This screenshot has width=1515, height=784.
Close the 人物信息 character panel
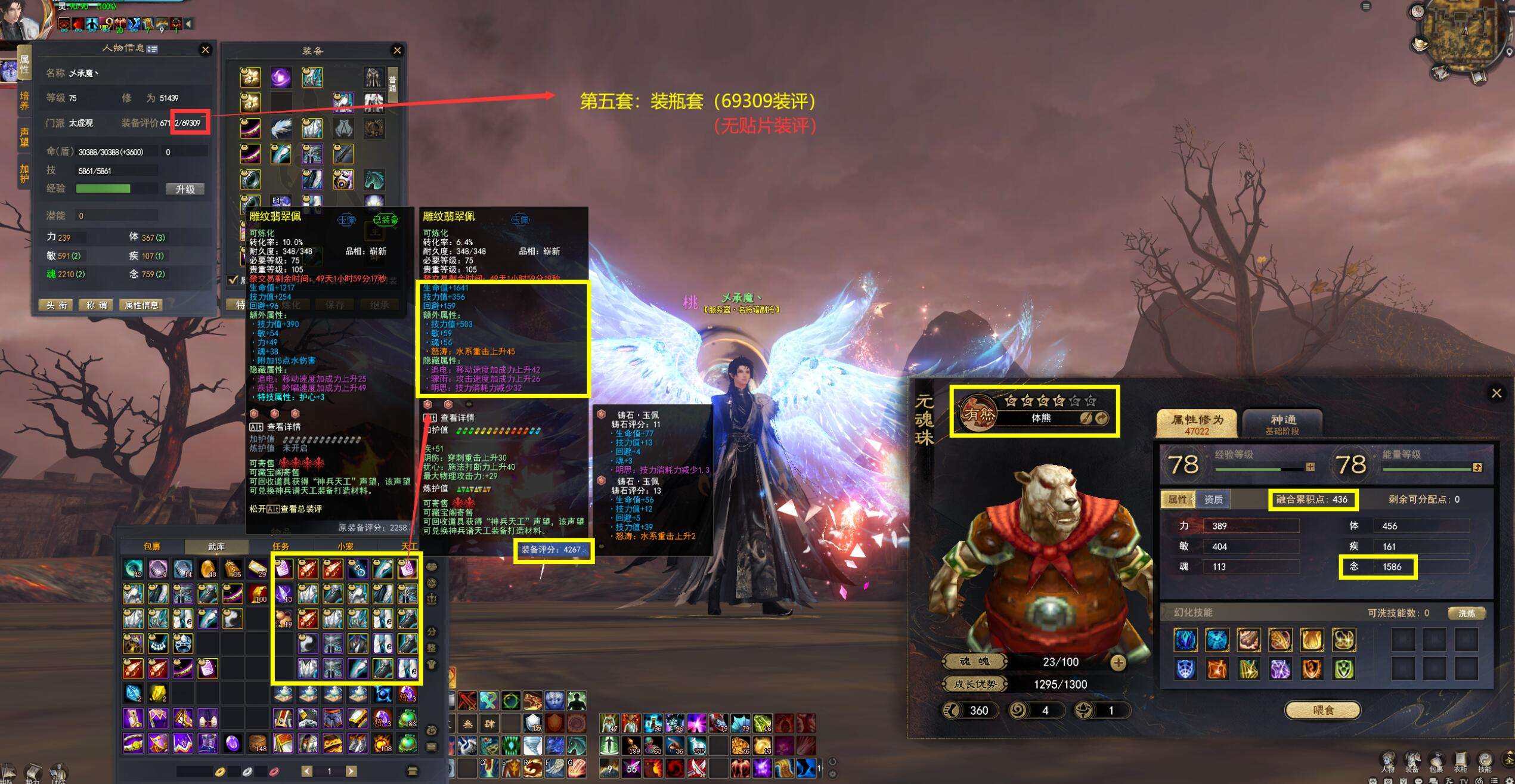tap(205, 50)
